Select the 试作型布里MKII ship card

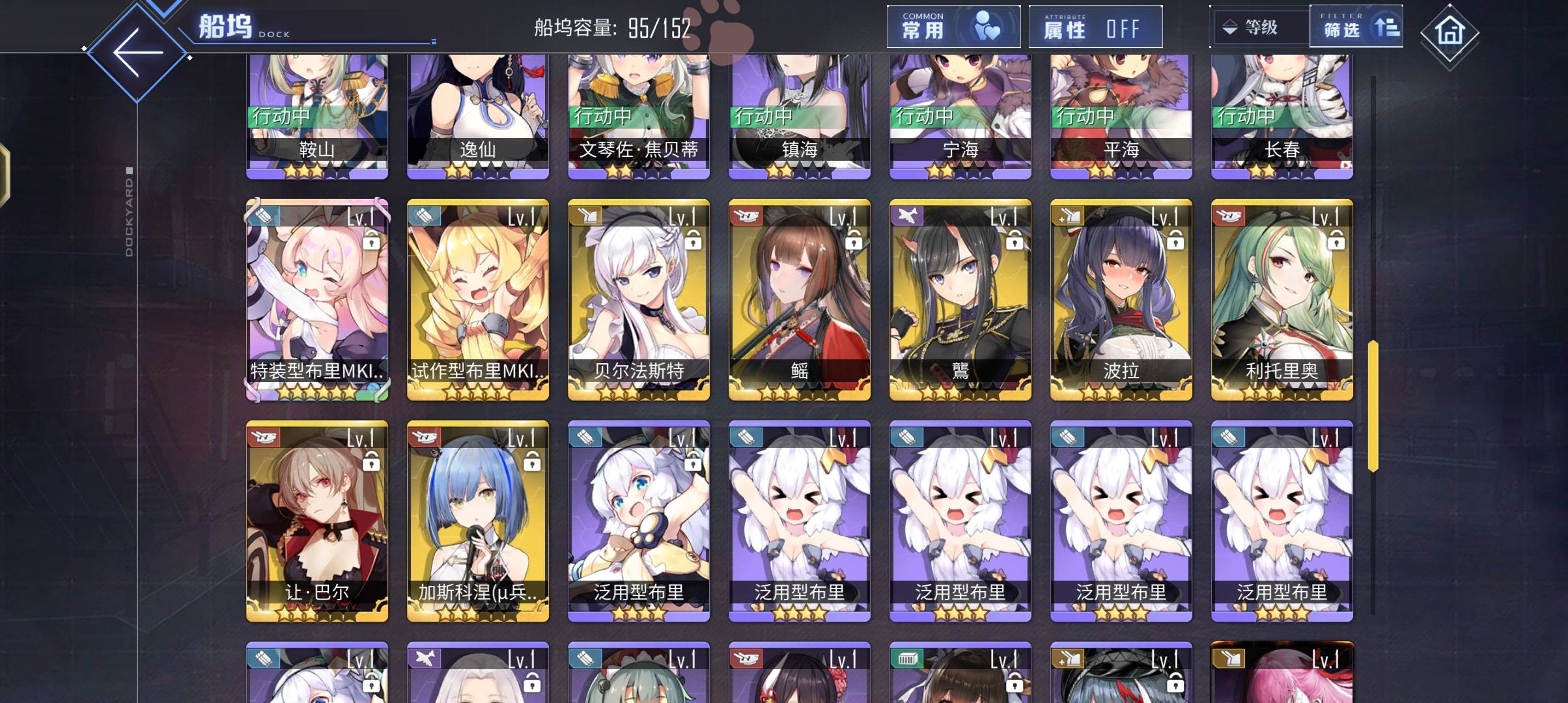(478, 299)
